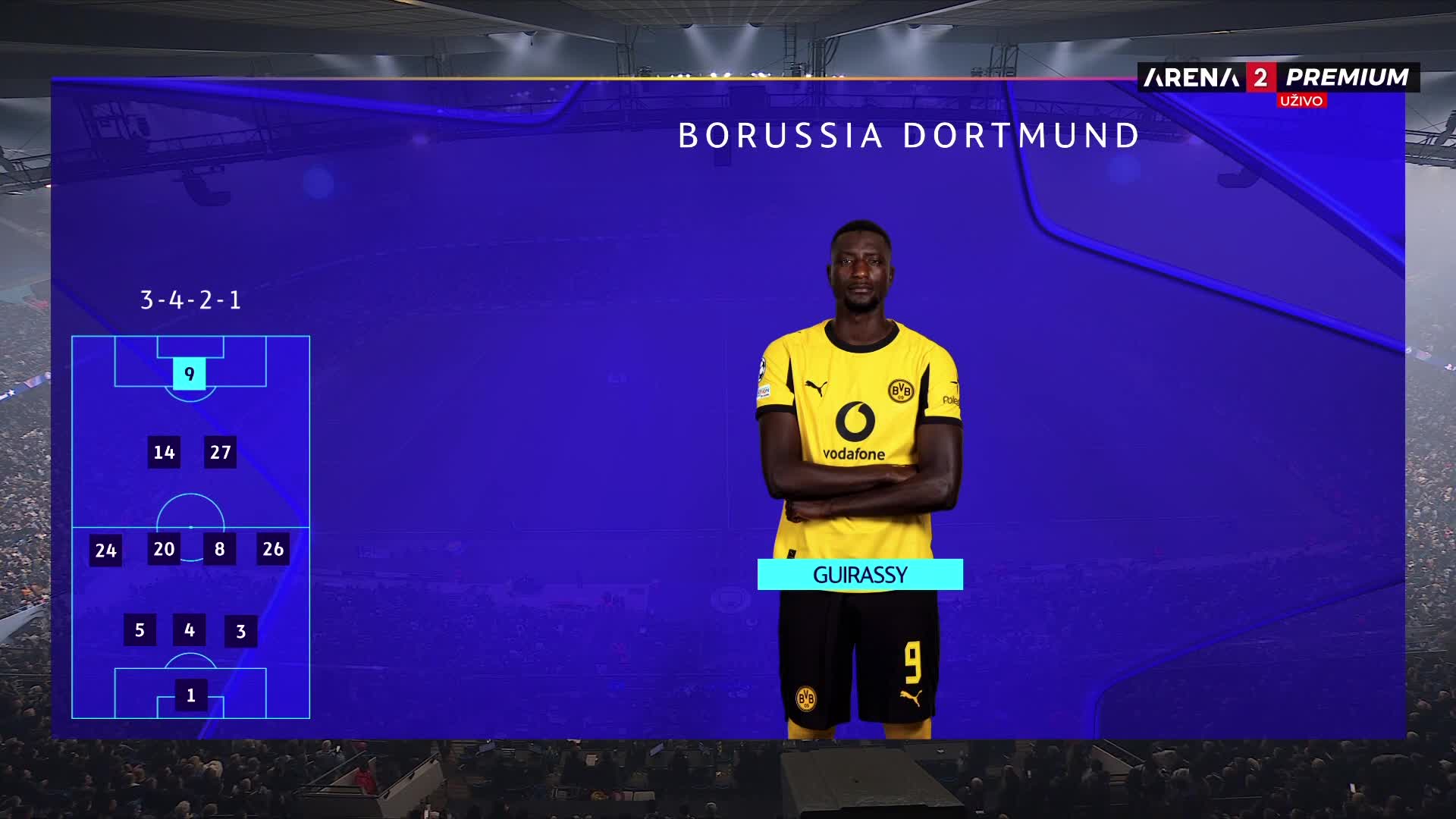The image size is (1456, 819).
Task: Pick defender number 5 in the lineup
Action: click(140, 630)
